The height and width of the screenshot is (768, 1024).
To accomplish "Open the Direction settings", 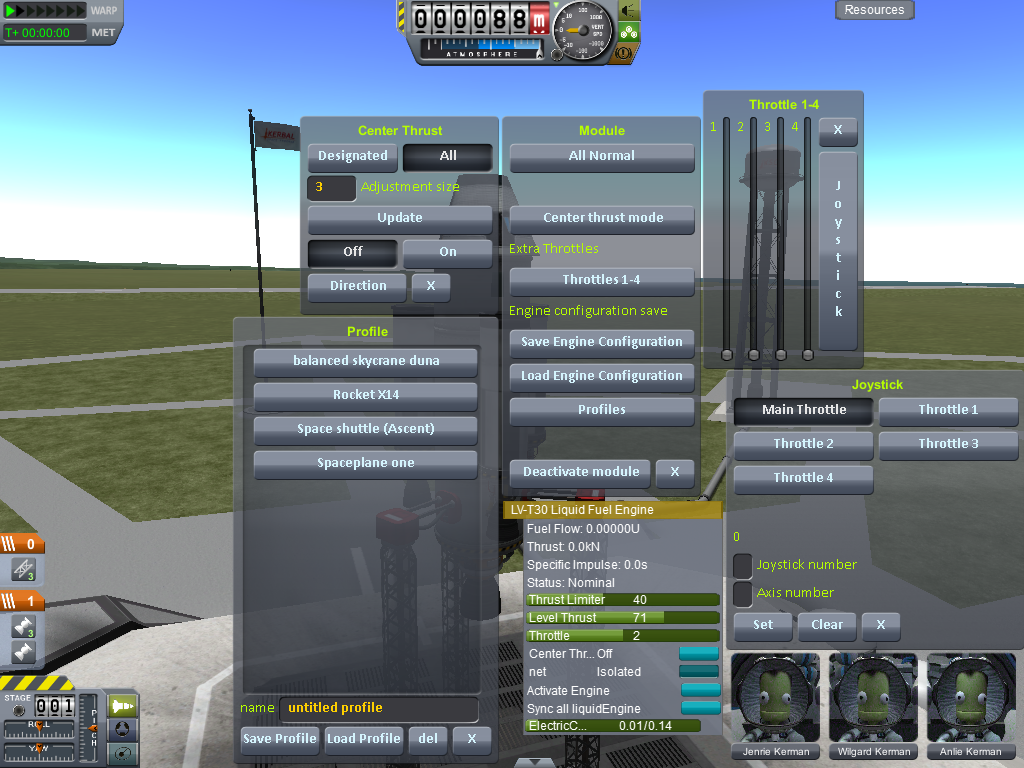I will (x=357, y=286).
